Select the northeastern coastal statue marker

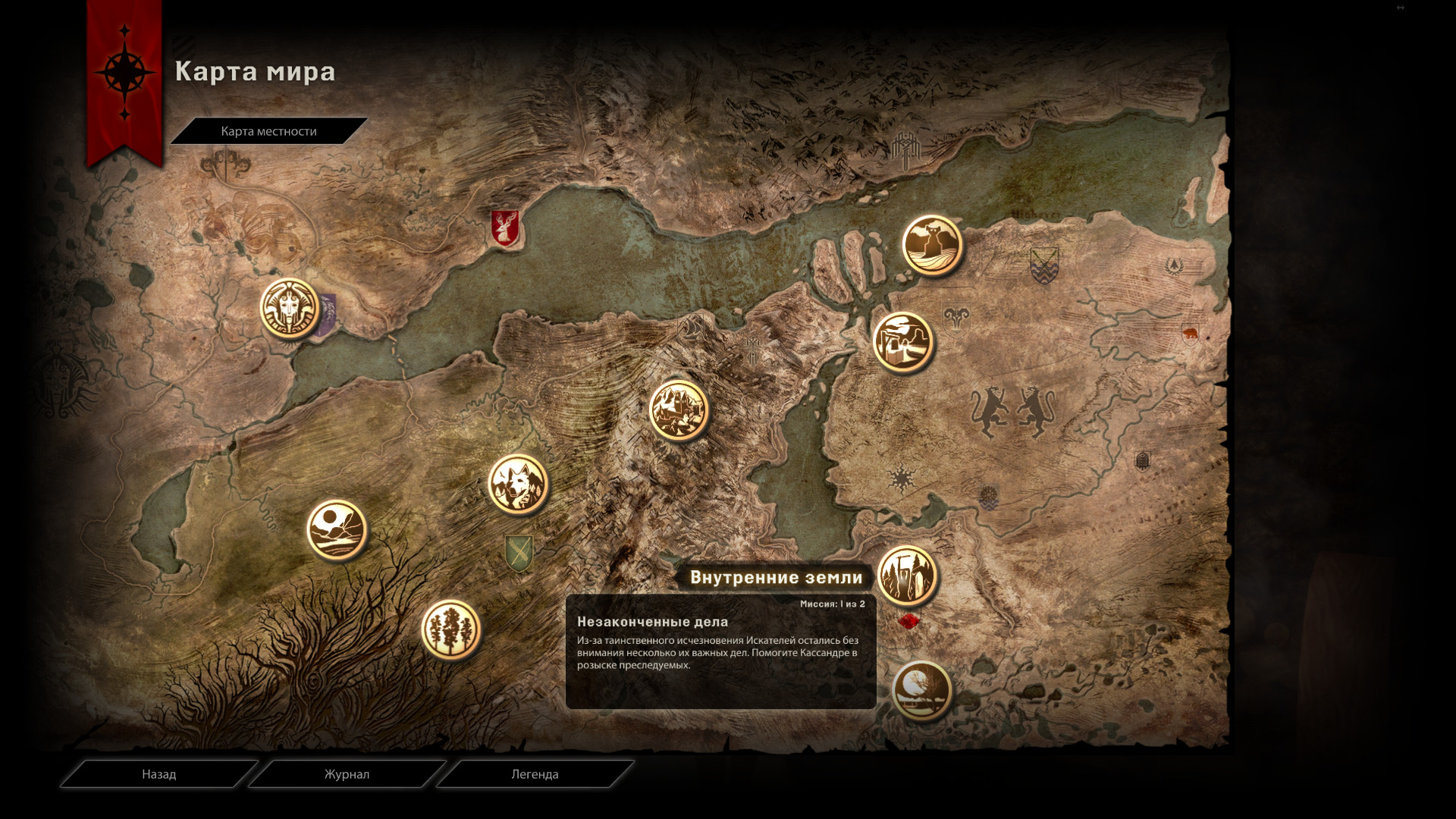click(x=932, y=245)
